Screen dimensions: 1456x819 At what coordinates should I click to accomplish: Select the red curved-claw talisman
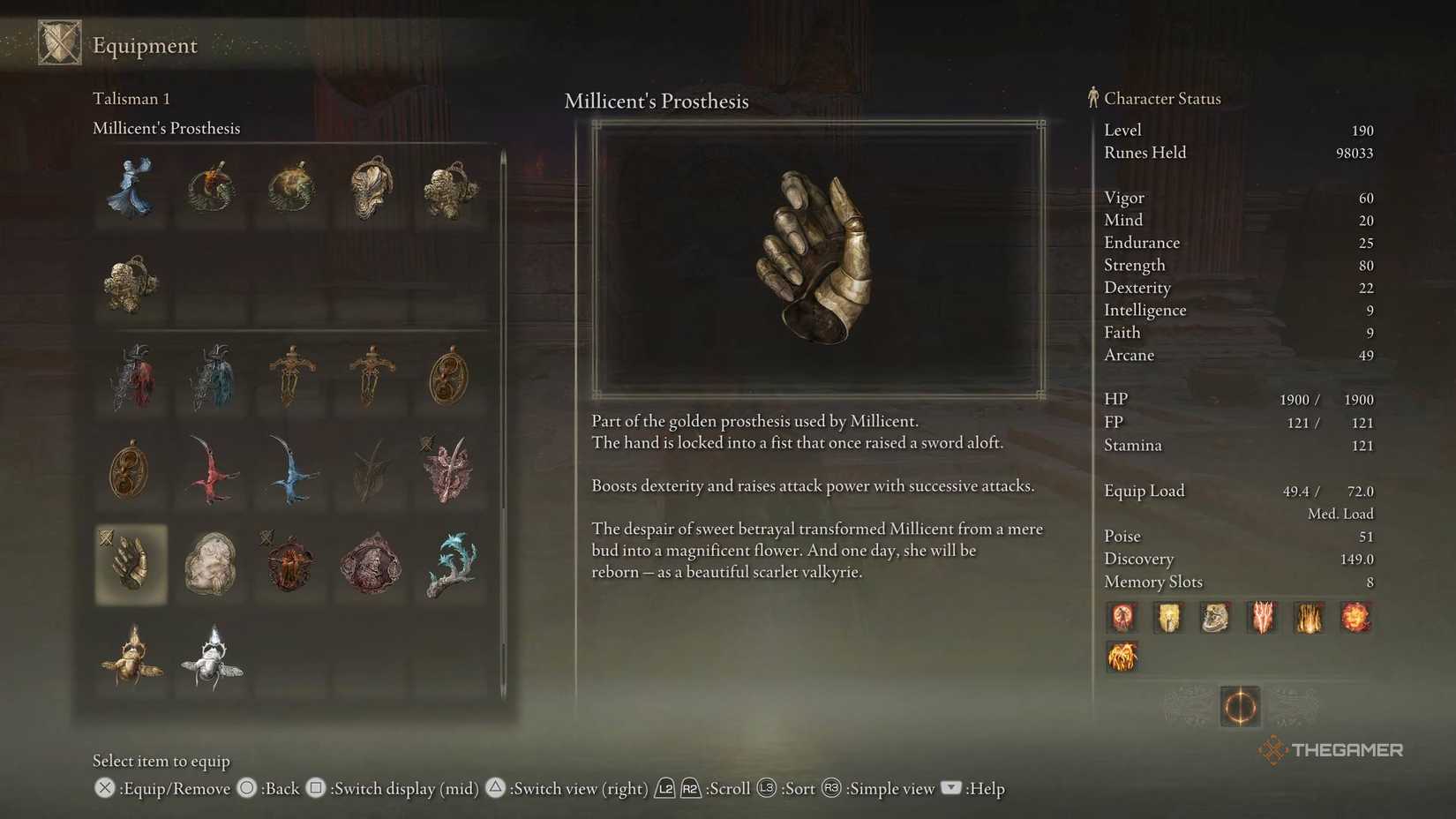(x=210, y=472)
